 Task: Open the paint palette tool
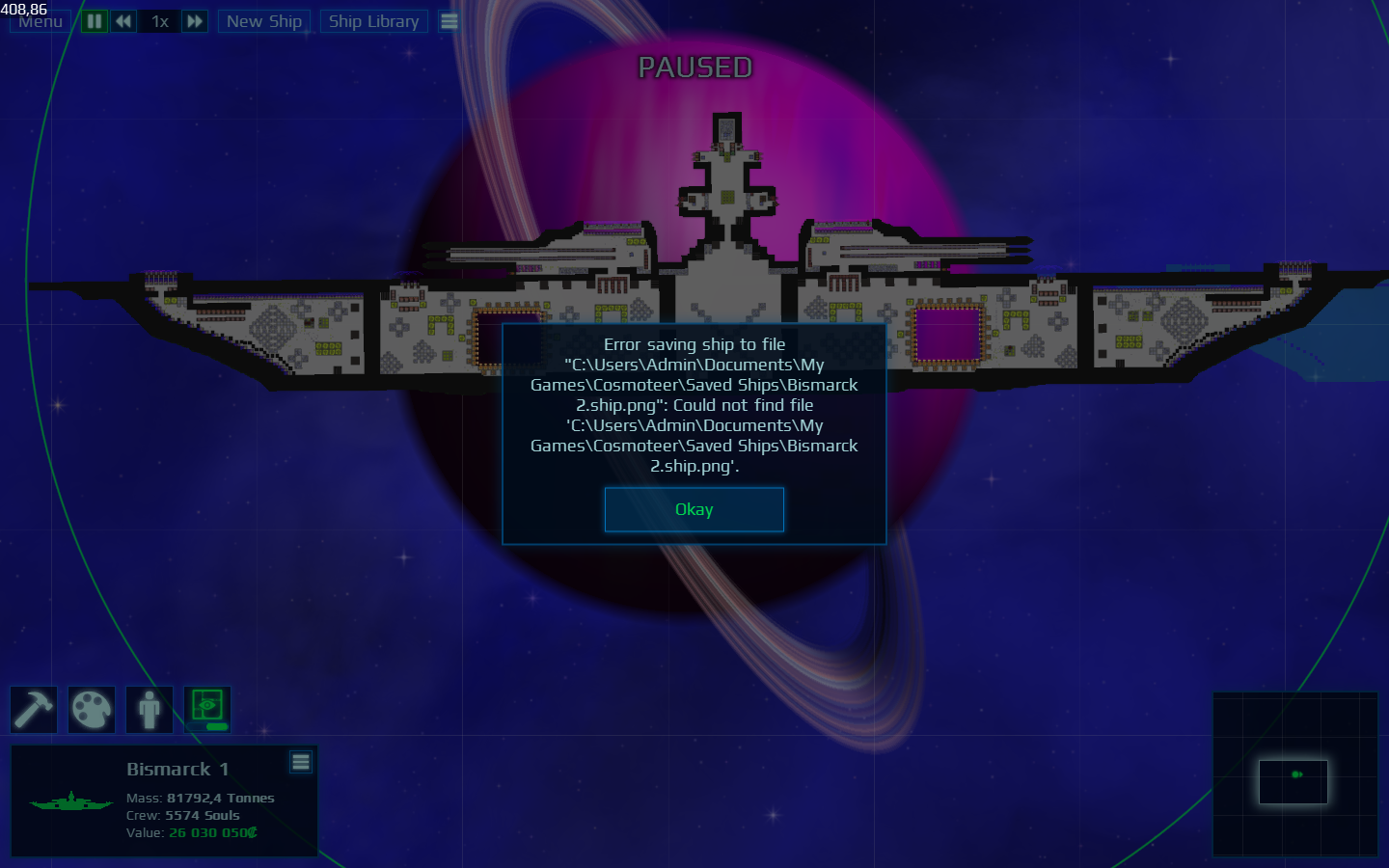tap(92, 710)
